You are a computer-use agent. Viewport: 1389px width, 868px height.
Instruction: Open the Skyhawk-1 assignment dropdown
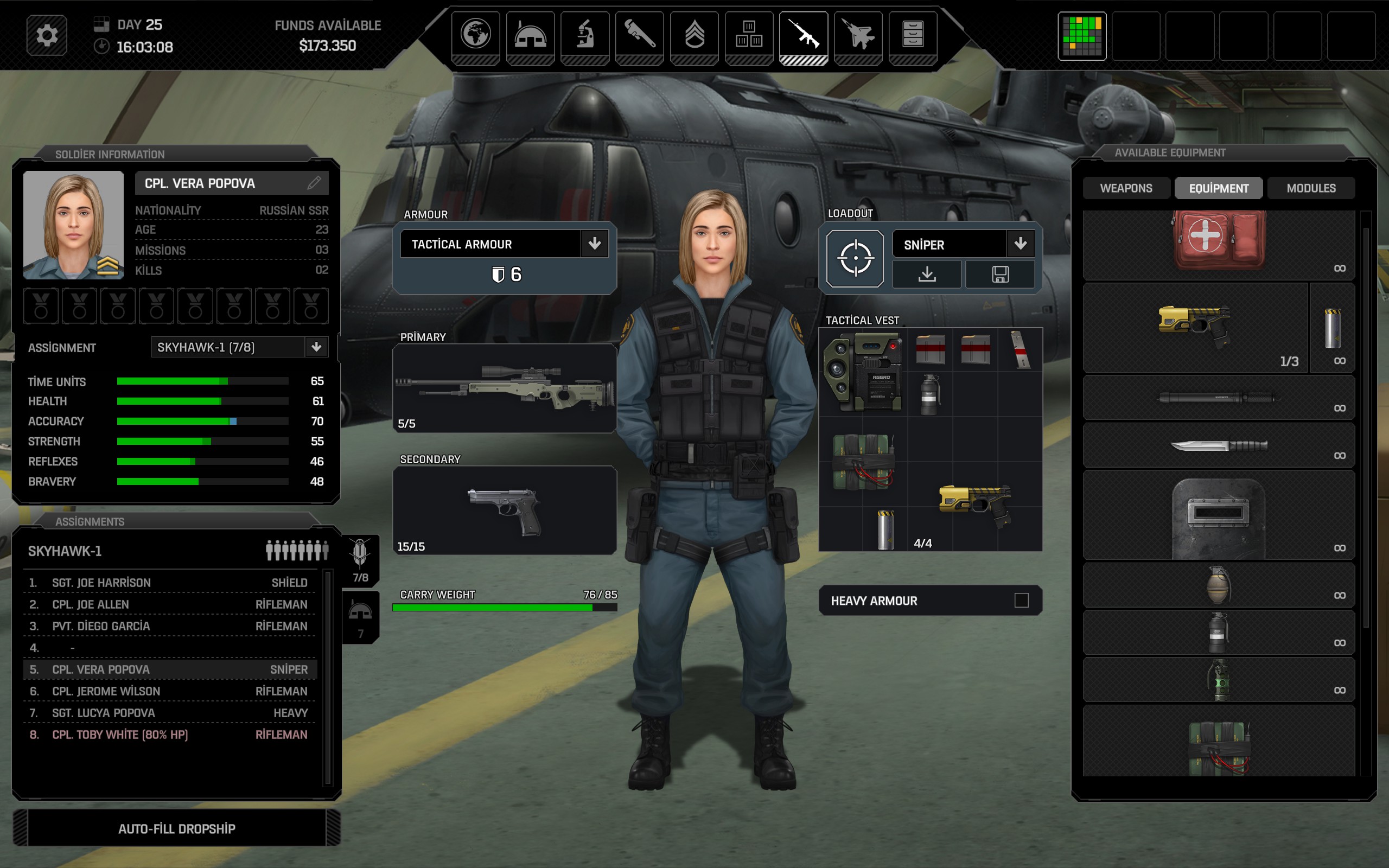316,347
